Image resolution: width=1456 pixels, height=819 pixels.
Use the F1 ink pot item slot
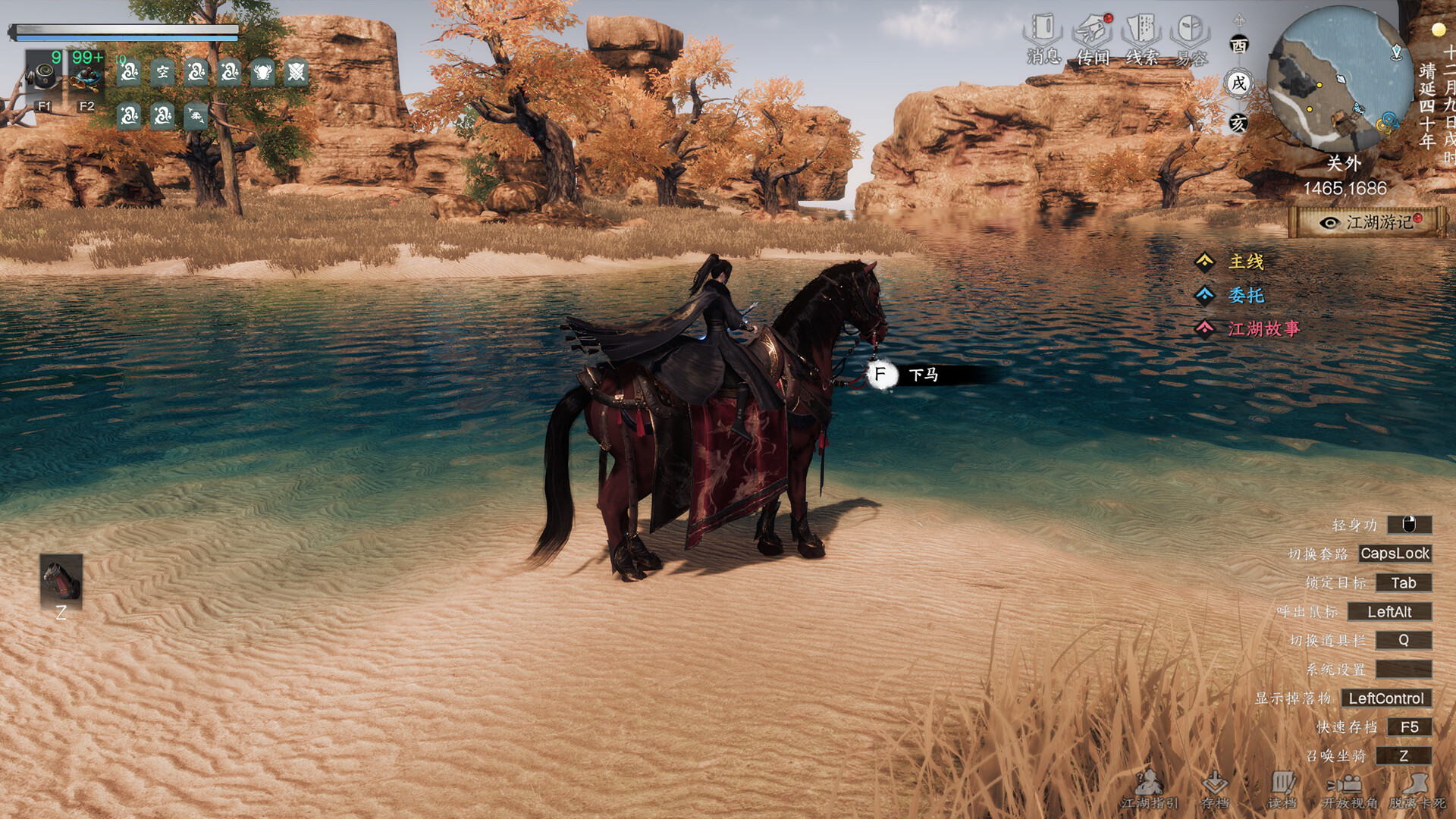point(44,79)
